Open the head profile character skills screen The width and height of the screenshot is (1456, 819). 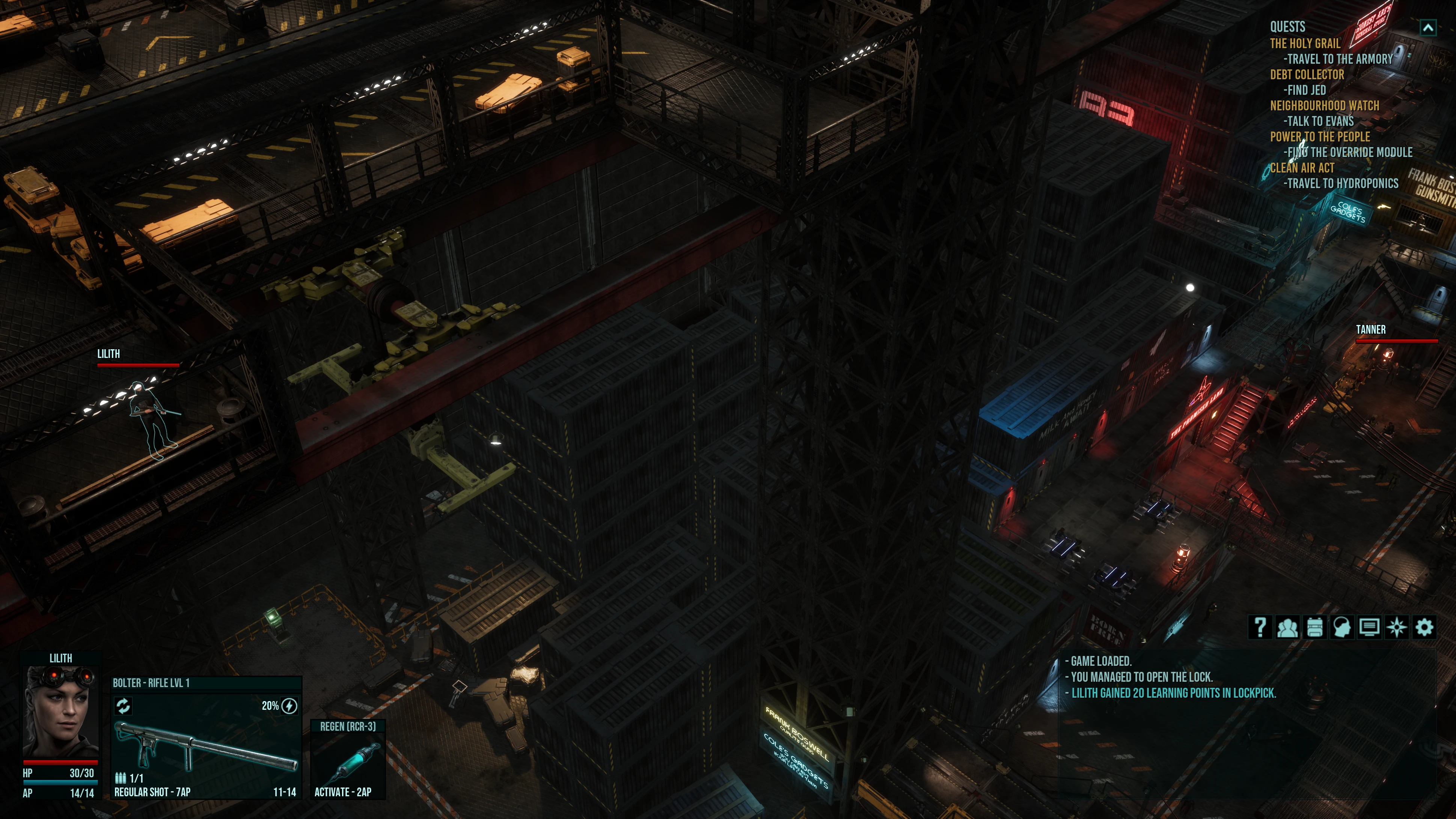[1342, 627]
